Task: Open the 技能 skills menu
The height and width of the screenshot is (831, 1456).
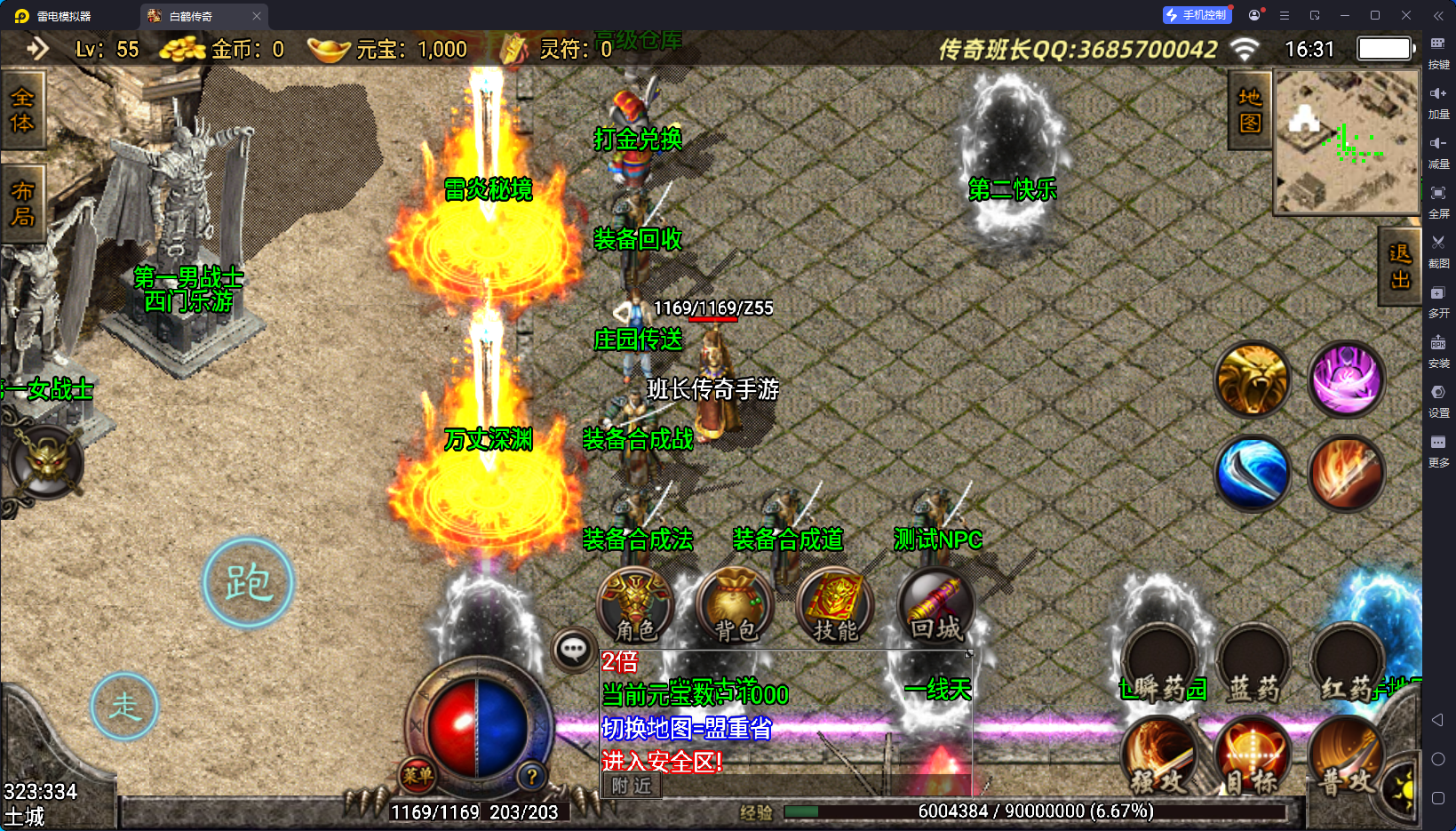Action: tap(835, 606)
